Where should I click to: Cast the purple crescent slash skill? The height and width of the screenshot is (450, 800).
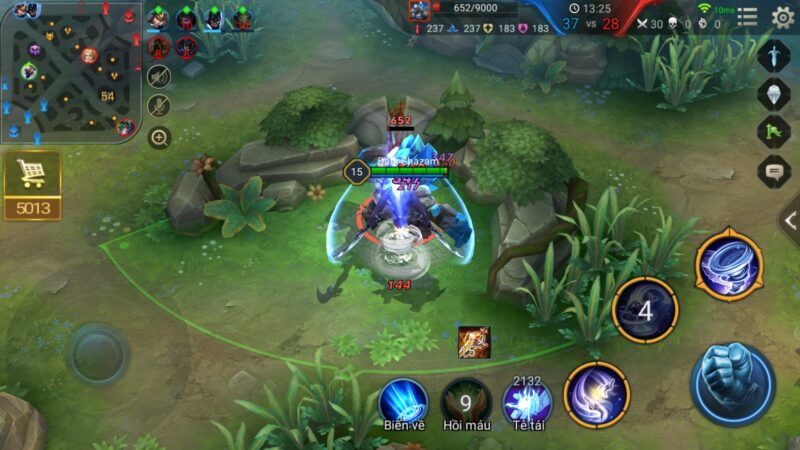pos(596,394)
